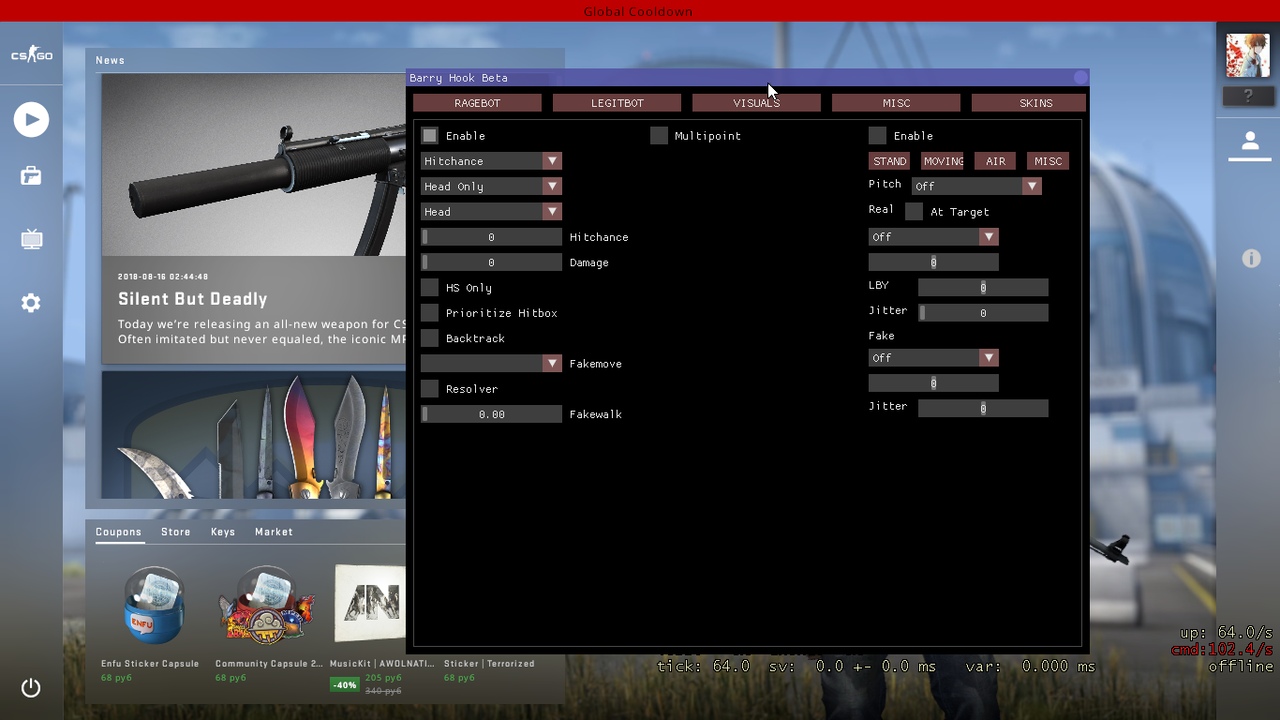The image size is (1280, 720).
Task: Select the MISC top tab
Action: point(896,103)
